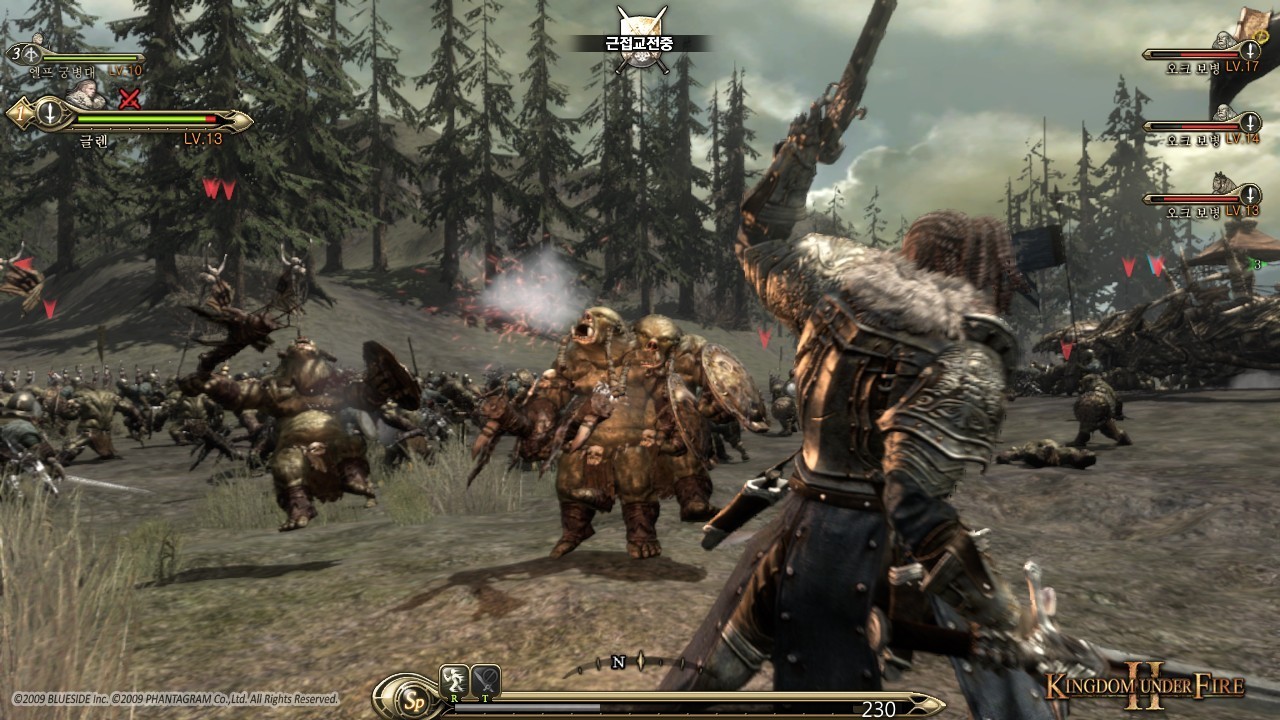Image resolution: width=1280 pixels, height=720 pixels.
Task: Click the N marker on the compass
Action: pos(619,662)
